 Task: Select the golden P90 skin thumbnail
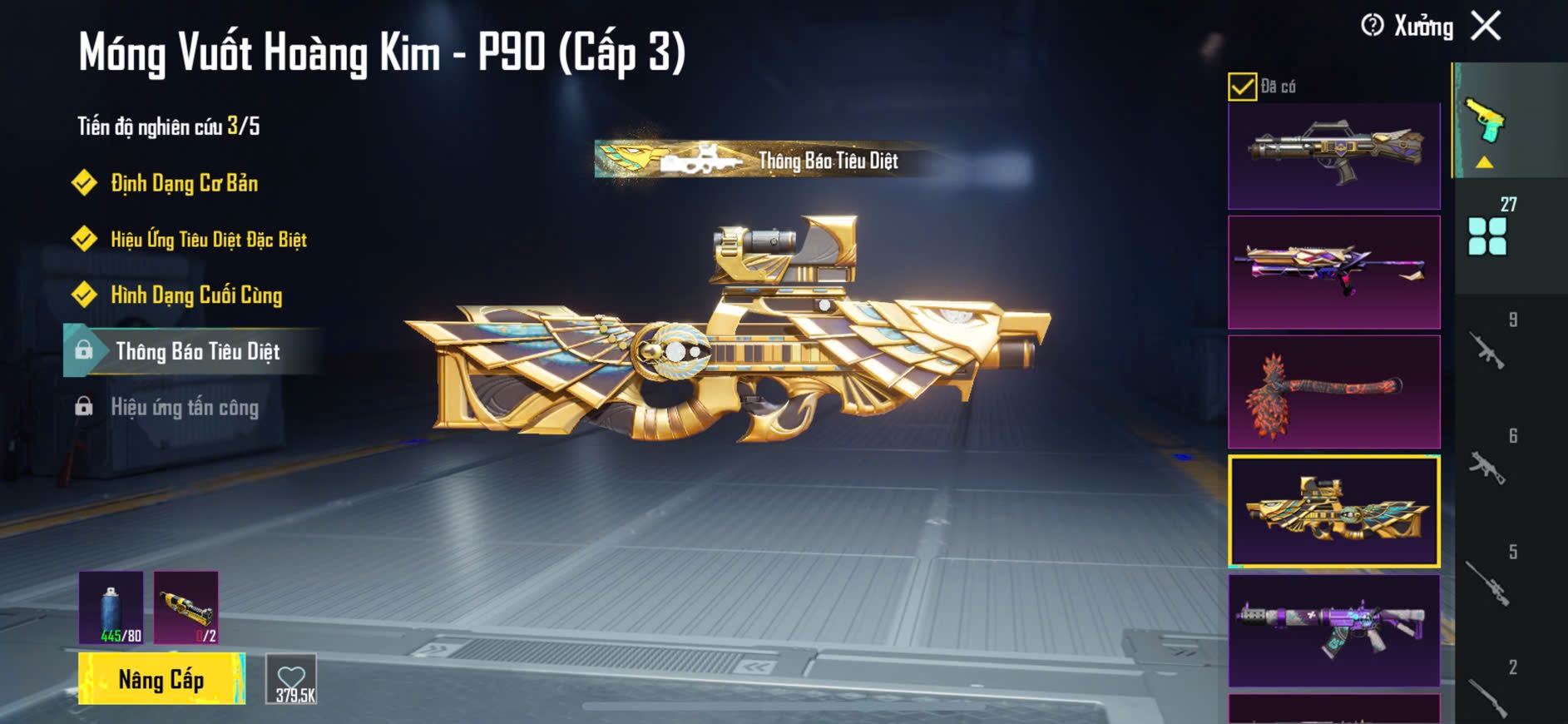pos(1333,511)
